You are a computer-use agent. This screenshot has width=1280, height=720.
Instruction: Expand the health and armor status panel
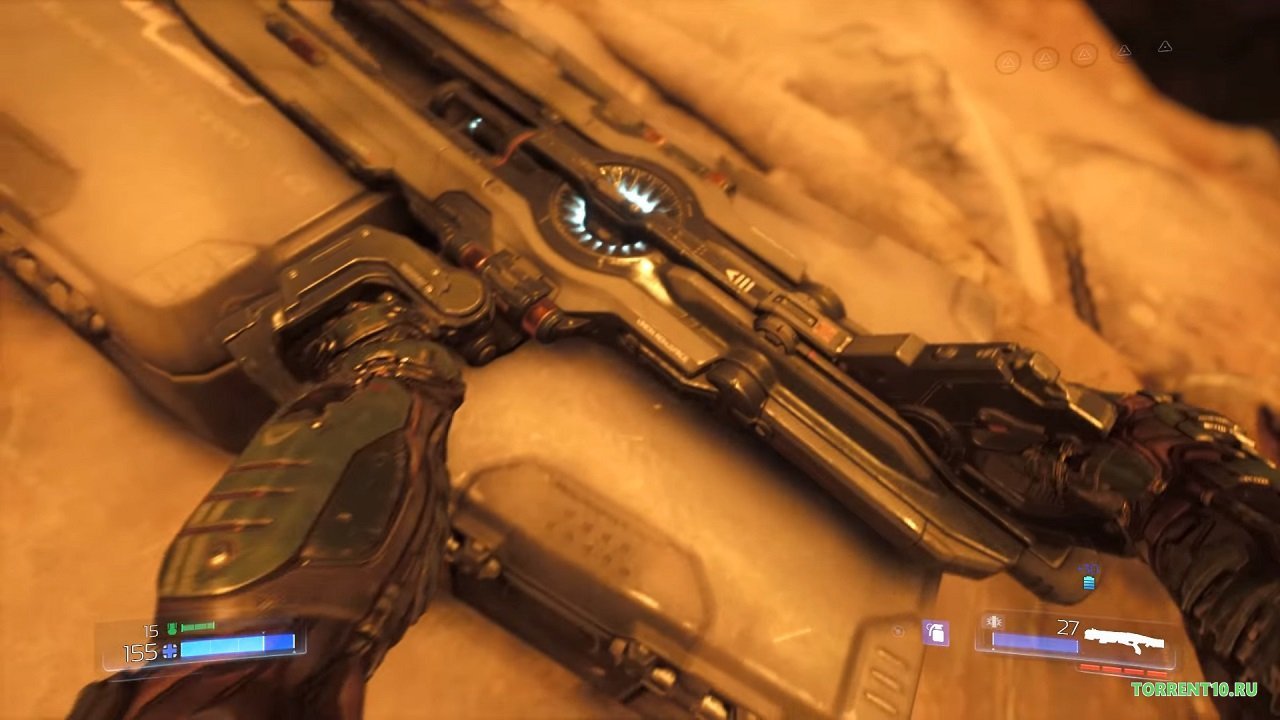pyautogui.click(x=205, y=645)
